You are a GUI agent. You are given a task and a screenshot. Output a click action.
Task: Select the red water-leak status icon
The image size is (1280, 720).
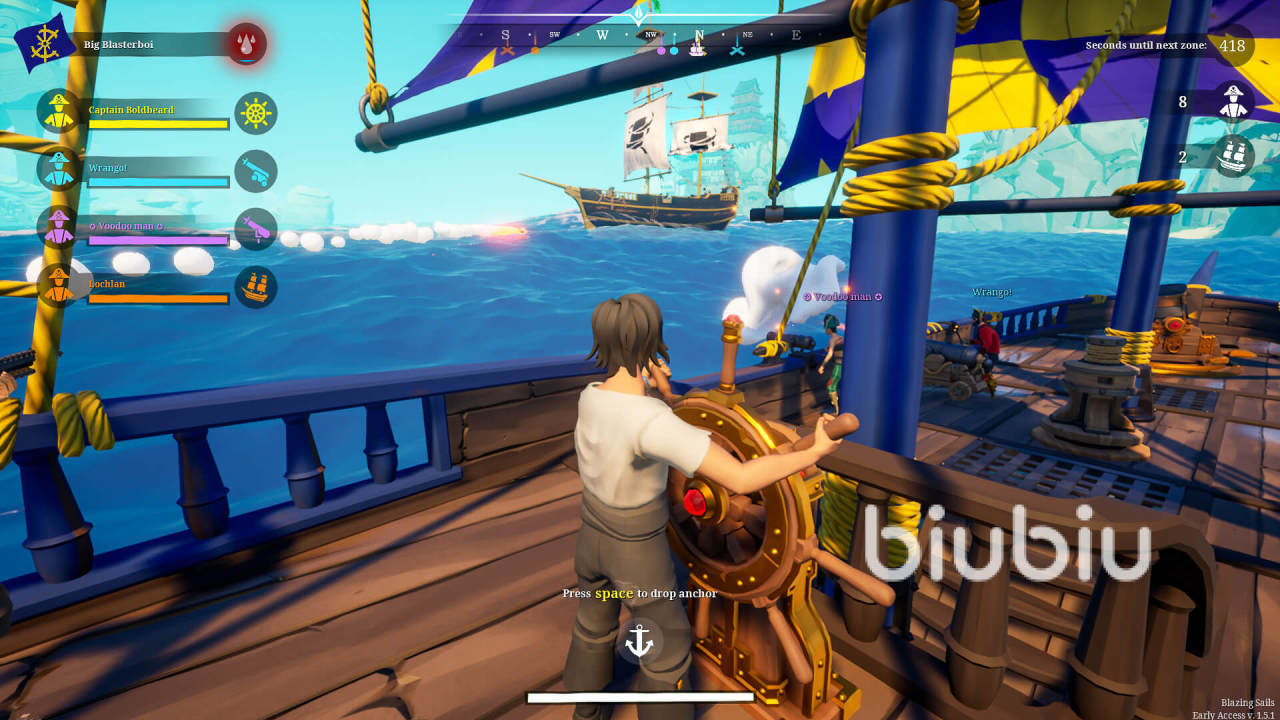pyautogui.click(x=246, y=45)
